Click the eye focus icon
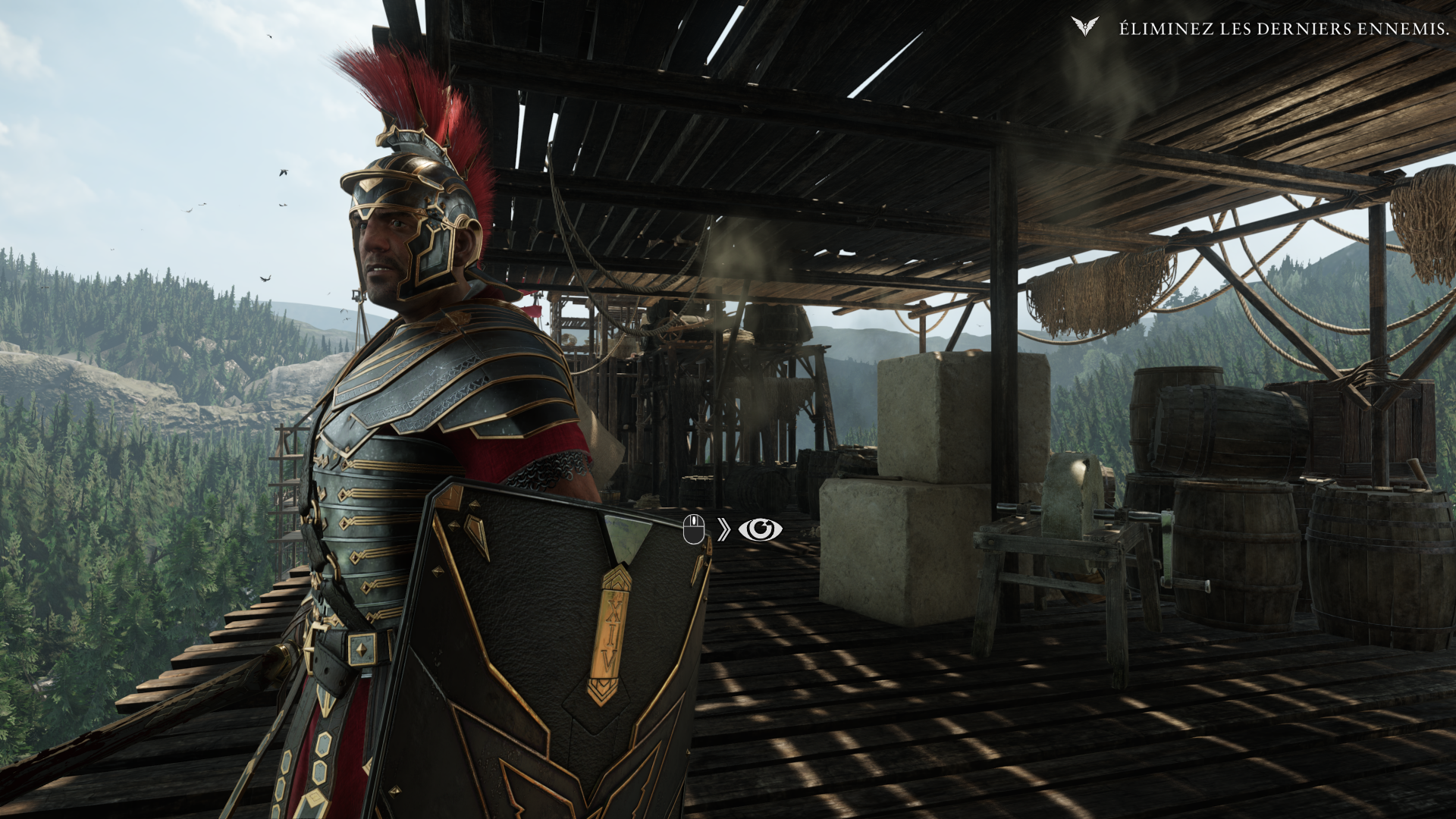The height and width of the screenshot is (819, 1456). (761, 529)
